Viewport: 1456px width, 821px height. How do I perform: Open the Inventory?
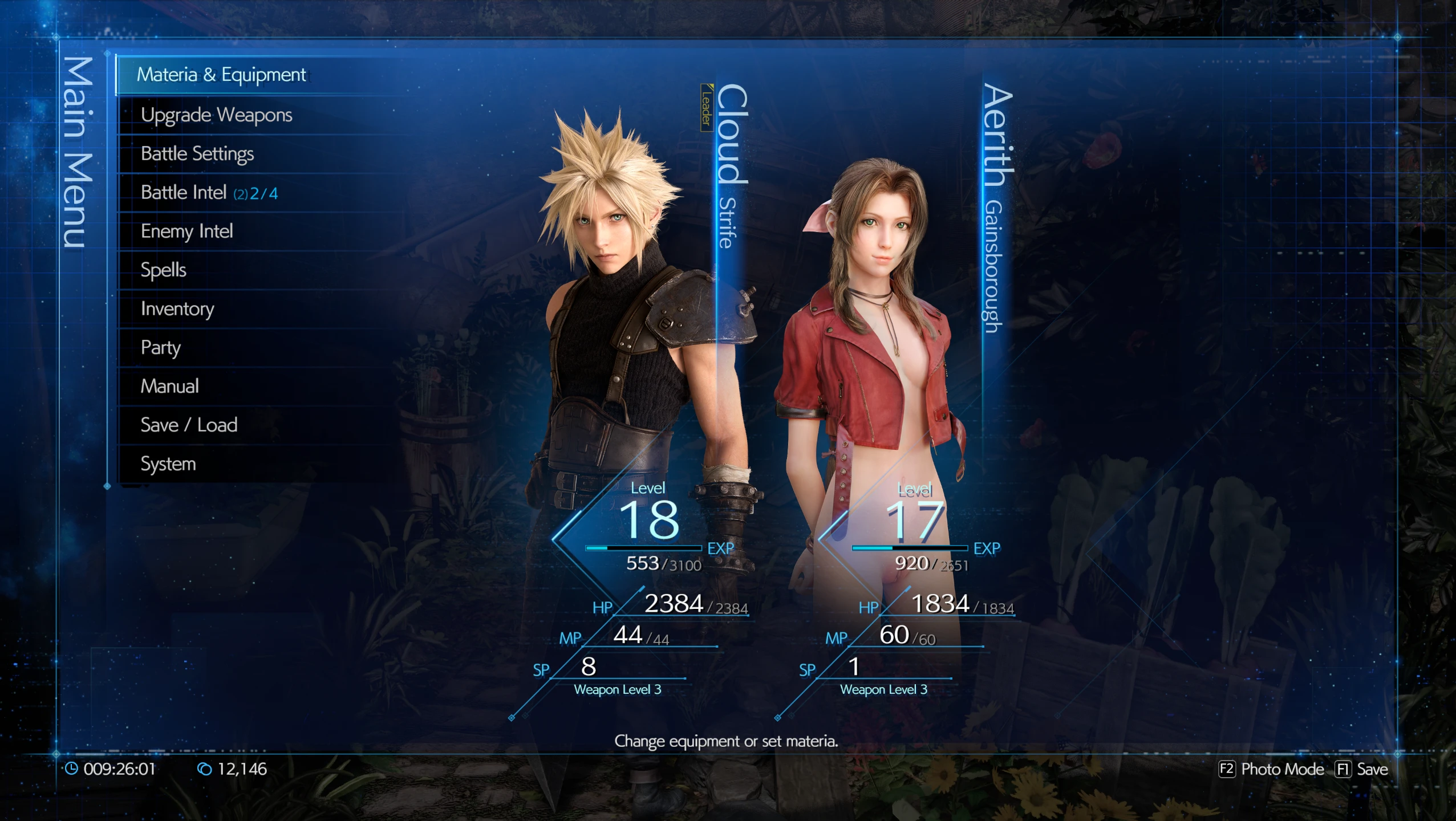point(178,308)
